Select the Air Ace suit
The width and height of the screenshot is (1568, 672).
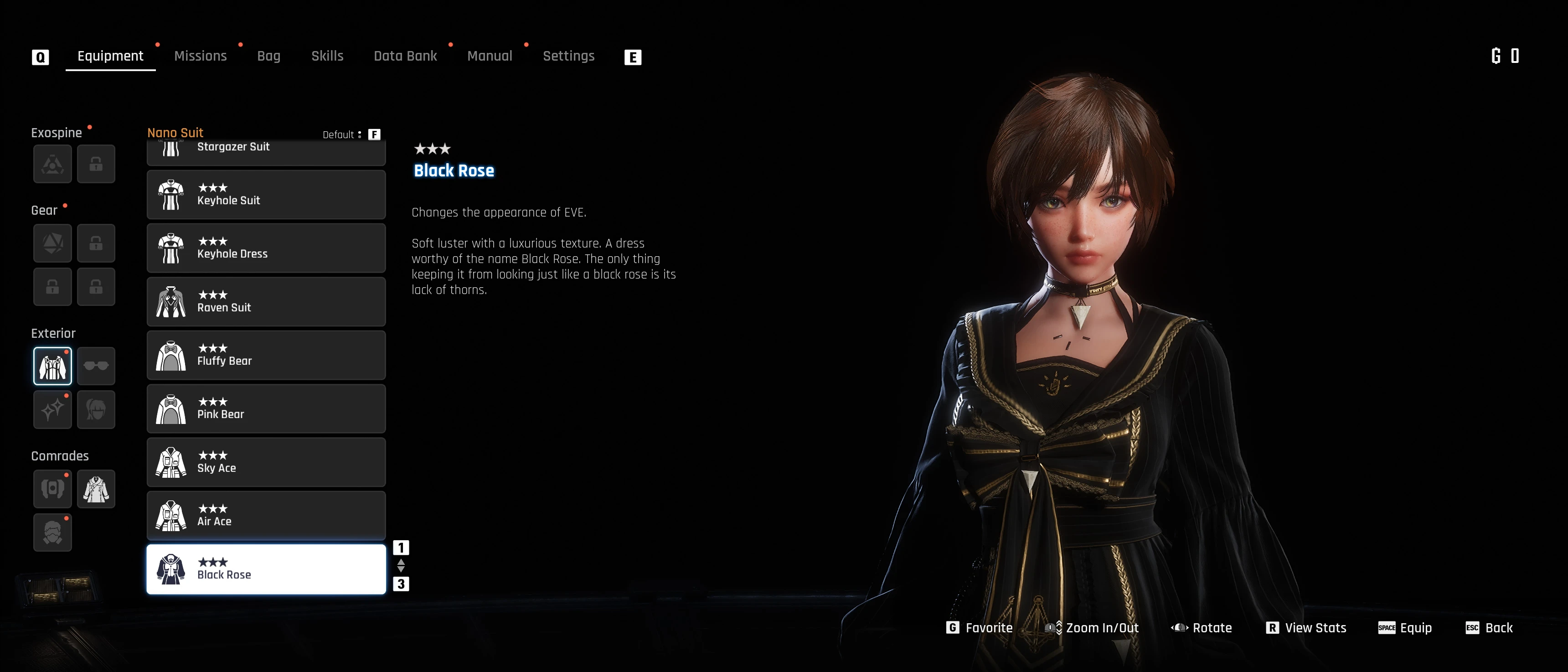pos(266,516)
